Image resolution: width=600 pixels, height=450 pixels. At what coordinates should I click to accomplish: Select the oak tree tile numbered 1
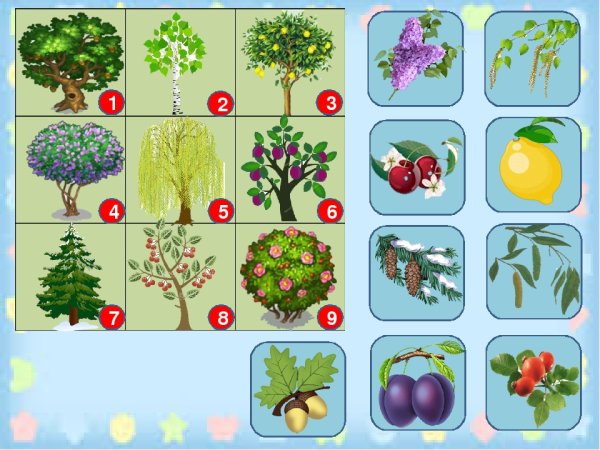(72, 62)
